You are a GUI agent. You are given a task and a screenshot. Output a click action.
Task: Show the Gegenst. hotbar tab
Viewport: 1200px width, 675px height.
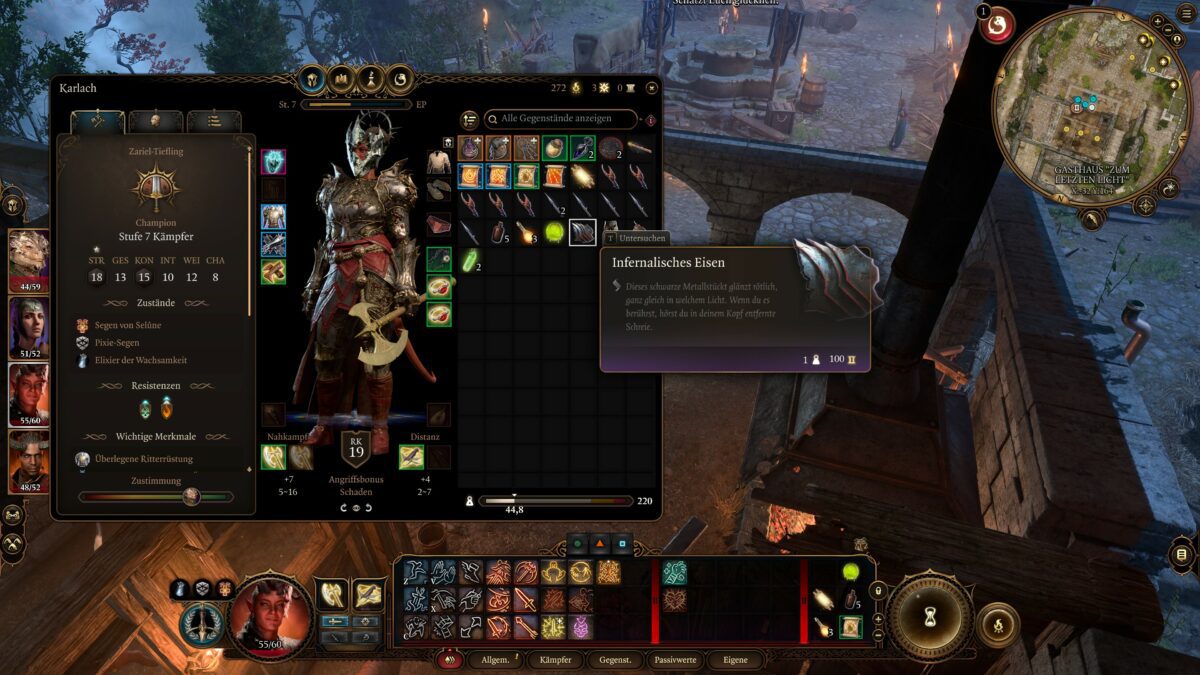614,660
